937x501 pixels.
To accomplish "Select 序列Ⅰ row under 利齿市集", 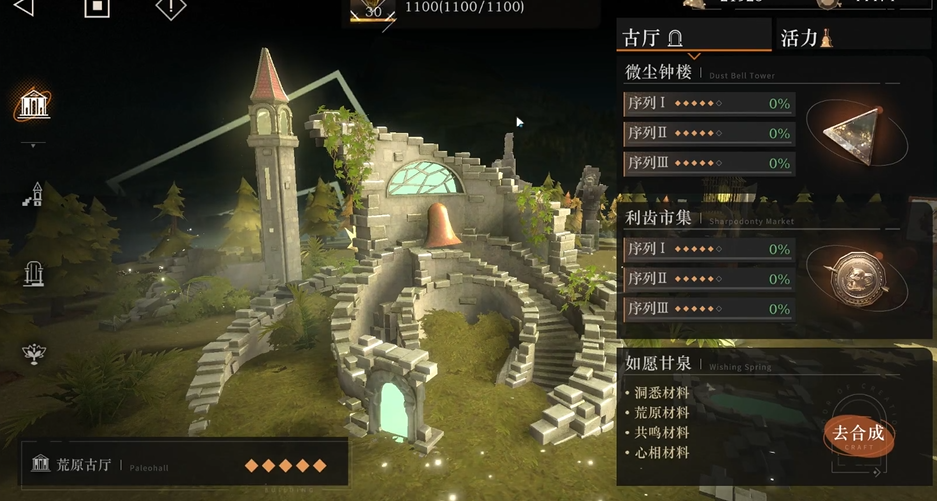I will tap(709, 249).
